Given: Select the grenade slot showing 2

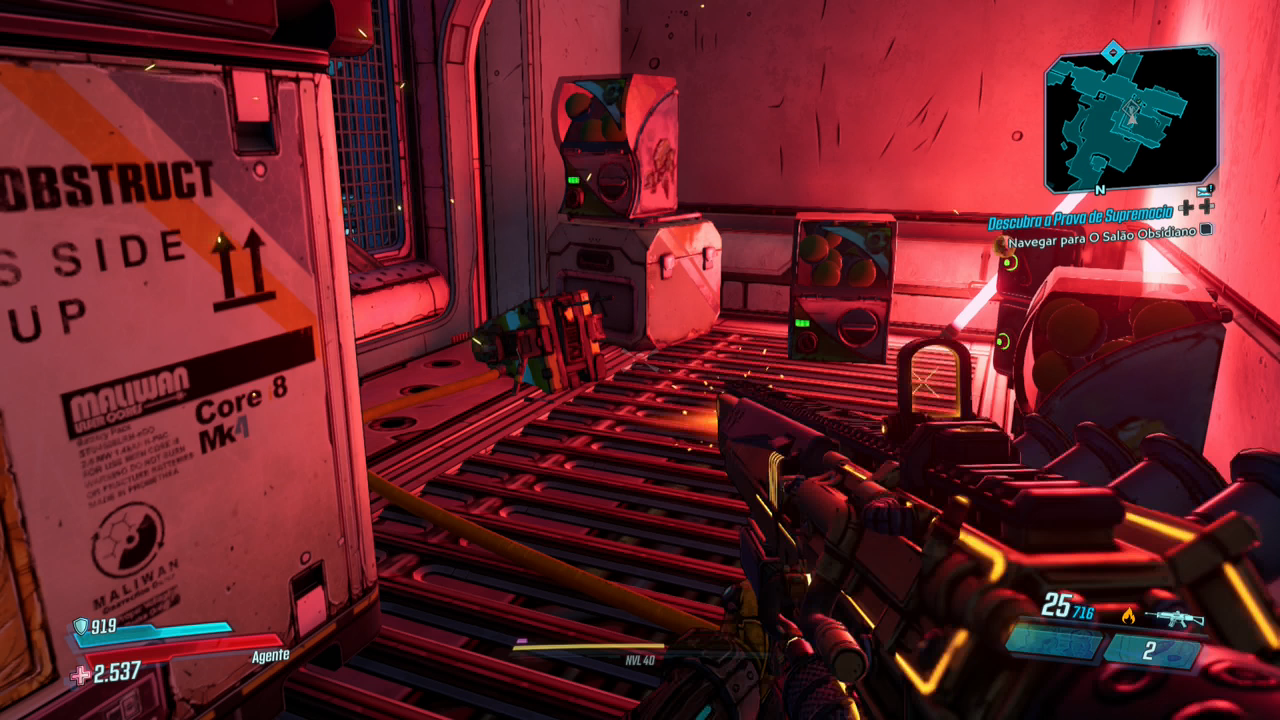Looking at the screenshot, I should pos(1150,651).
